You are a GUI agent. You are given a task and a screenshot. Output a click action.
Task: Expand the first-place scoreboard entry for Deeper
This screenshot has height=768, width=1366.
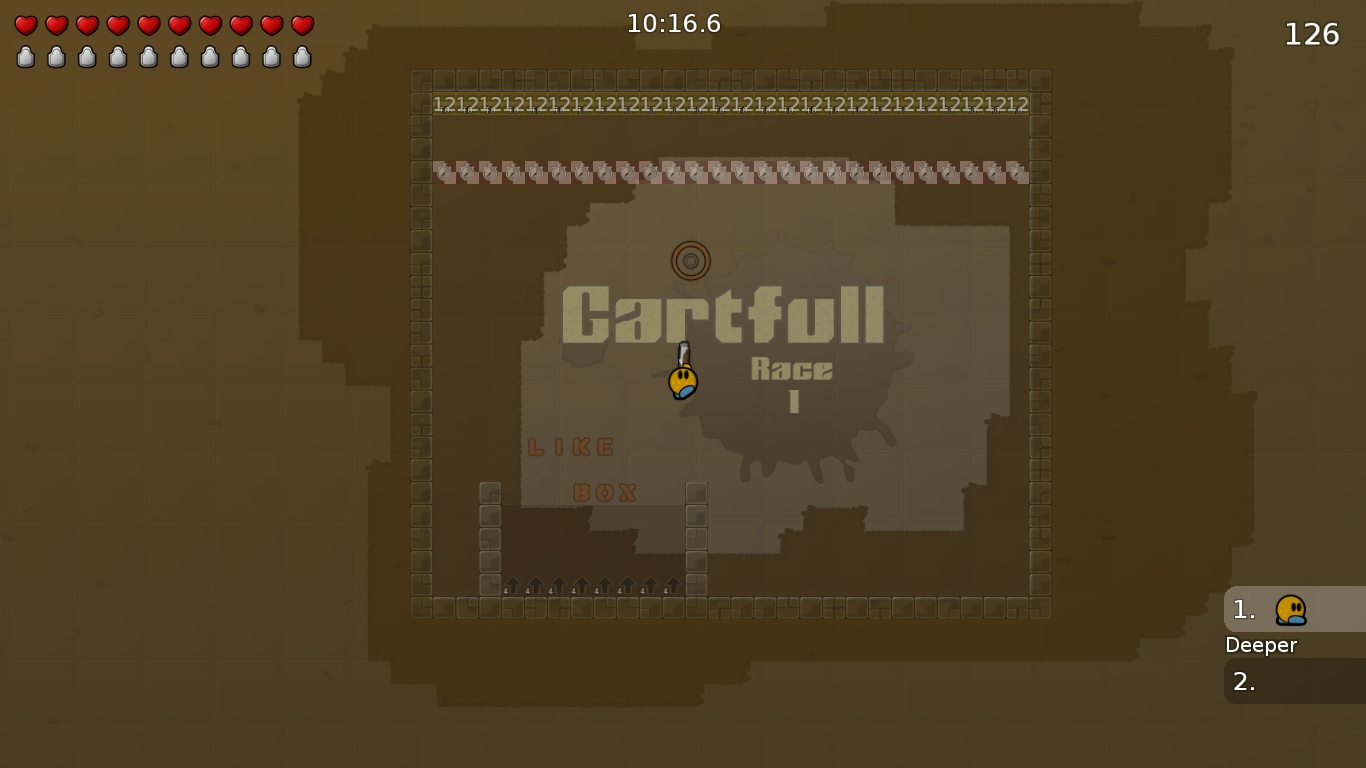point(1290,609)
